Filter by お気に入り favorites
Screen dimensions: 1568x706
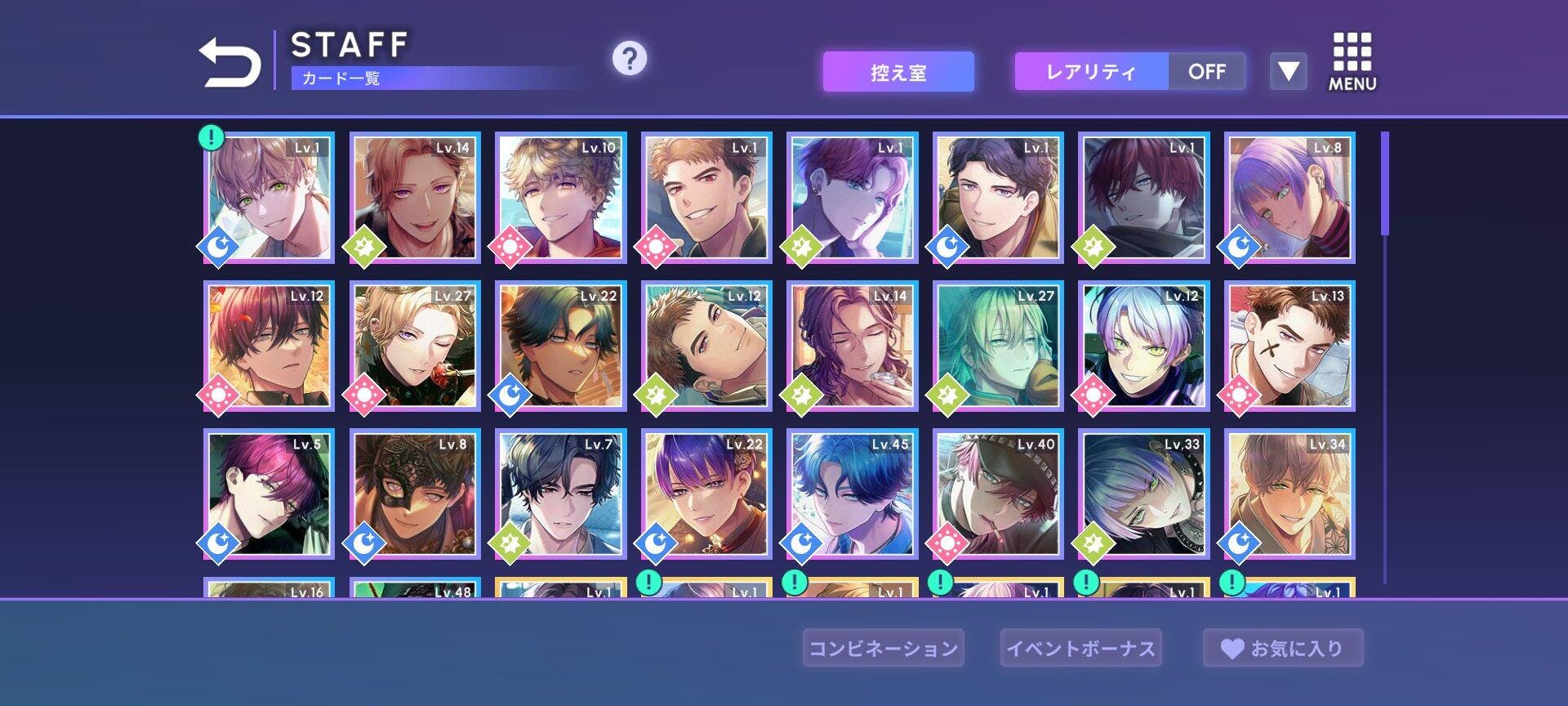[x=1282, y=648]
